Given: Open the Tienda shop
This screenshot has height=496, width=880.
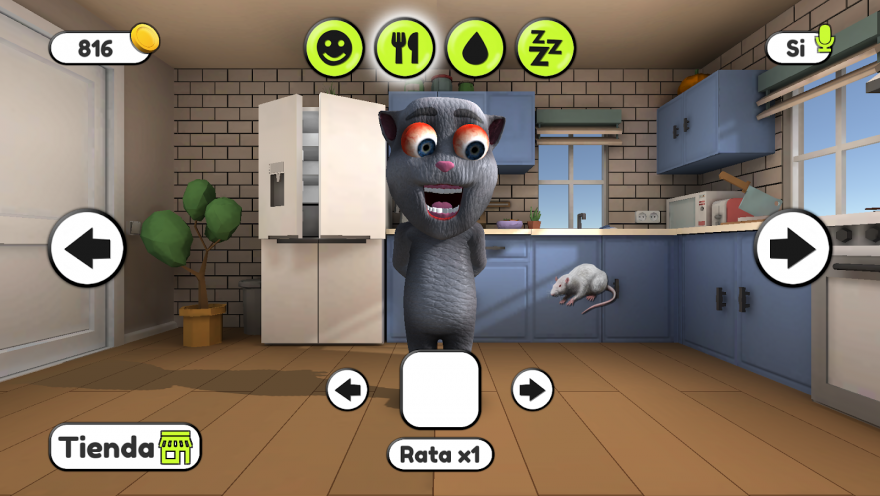Looking at the screenshot, I should (125, 447).
